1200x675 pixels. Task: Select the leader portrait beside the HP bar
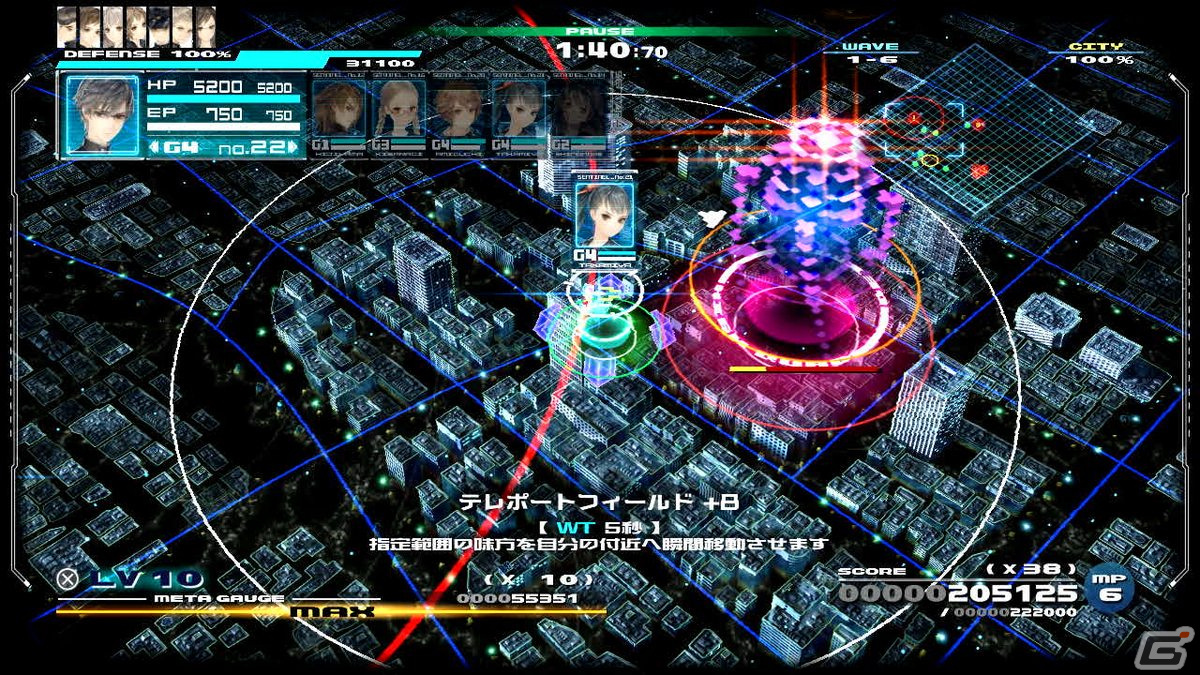point(101,115)
